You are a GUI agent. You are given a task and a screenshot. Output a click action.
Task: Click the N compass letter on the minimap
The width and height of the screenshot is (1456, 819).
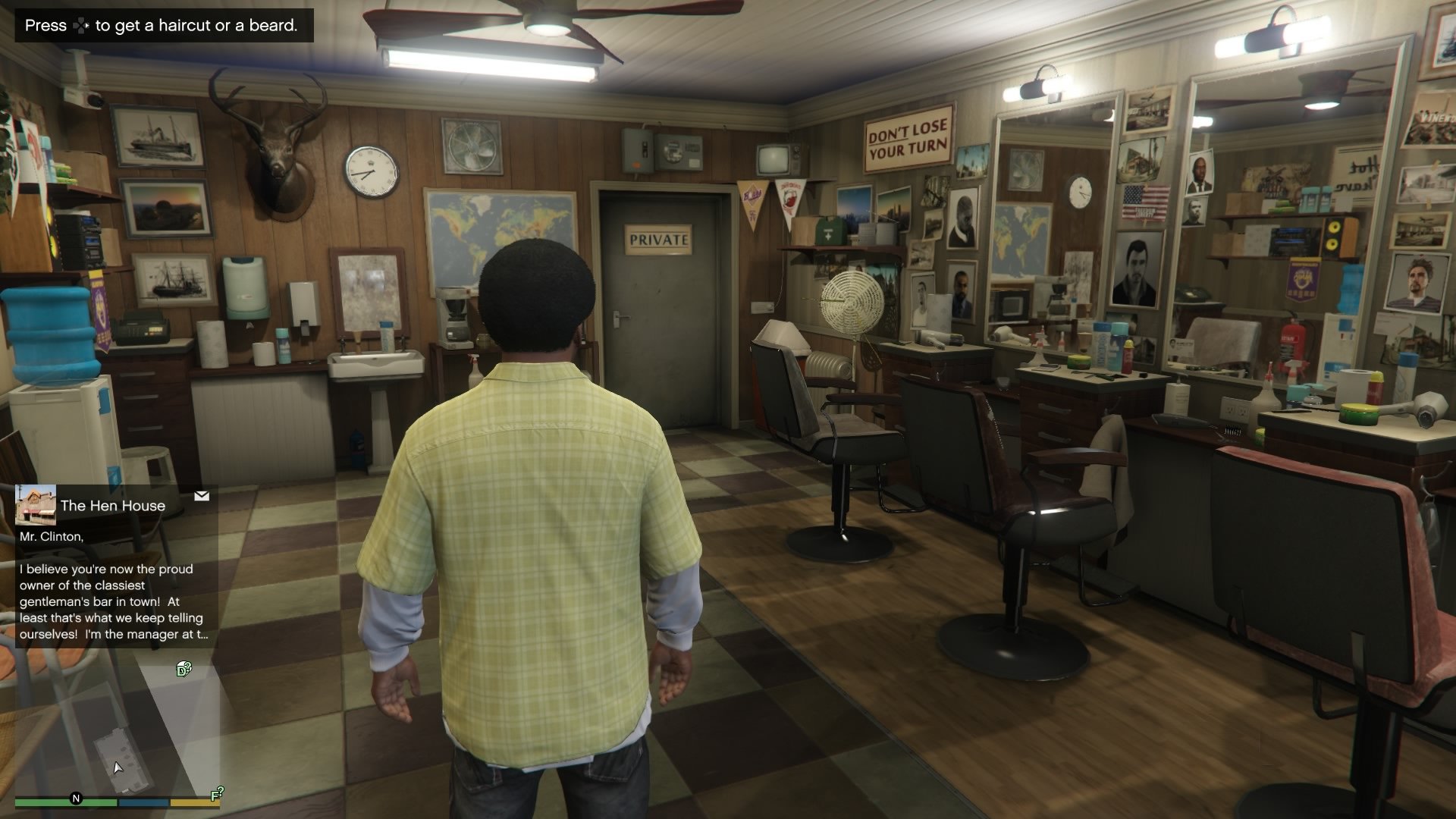tap(75, 797)
